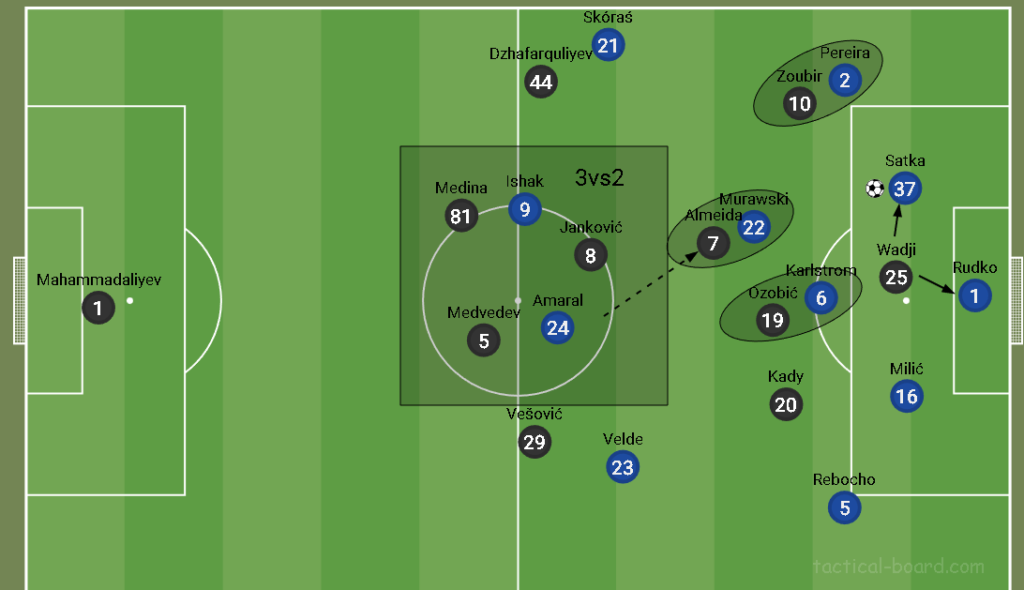1024x590 pixels.
Task: Select Zoubir's black number 10 token
Action: coord(800,103)
